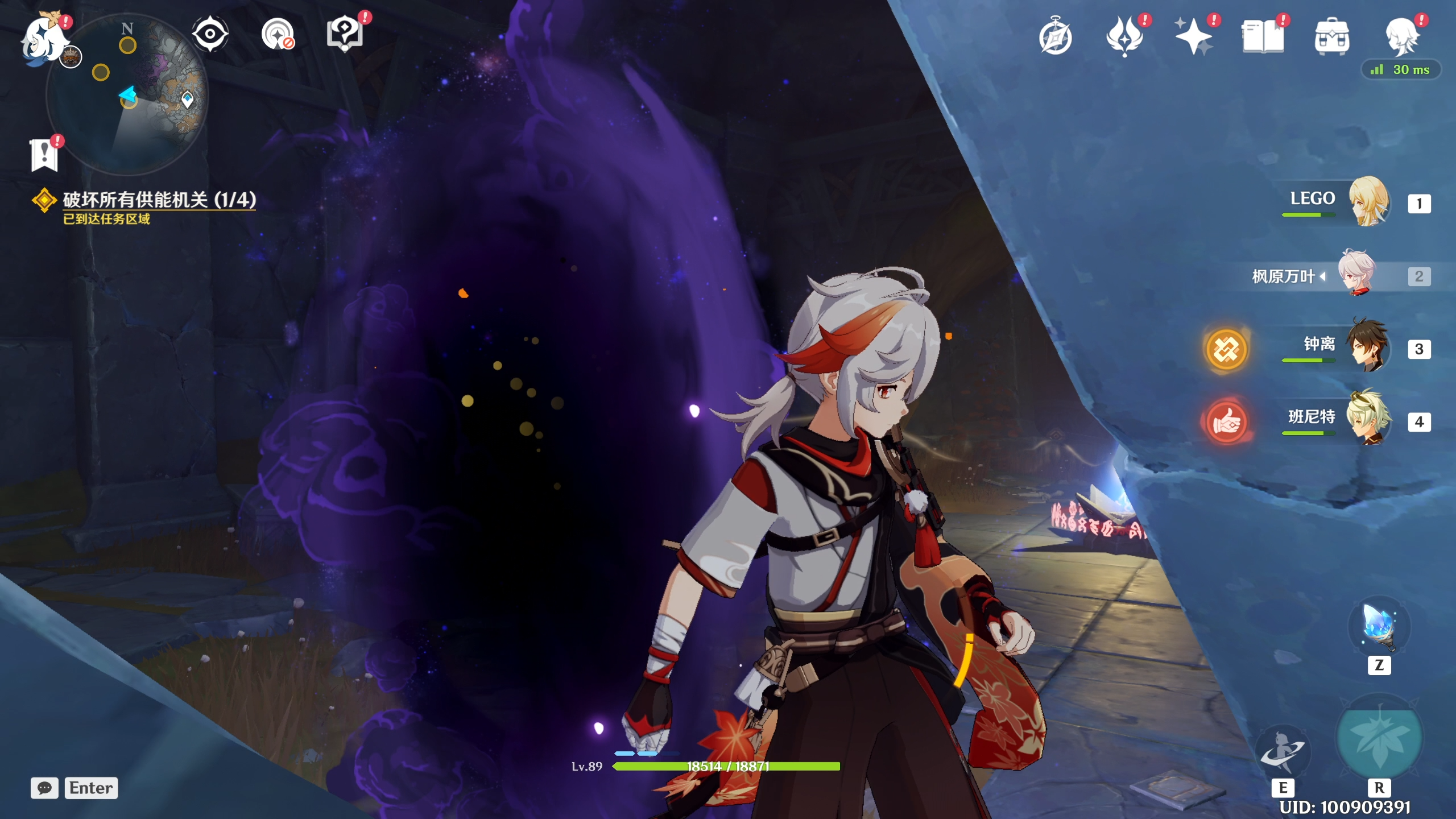
Task: Open the chat box
Action: tap(44, 788)
